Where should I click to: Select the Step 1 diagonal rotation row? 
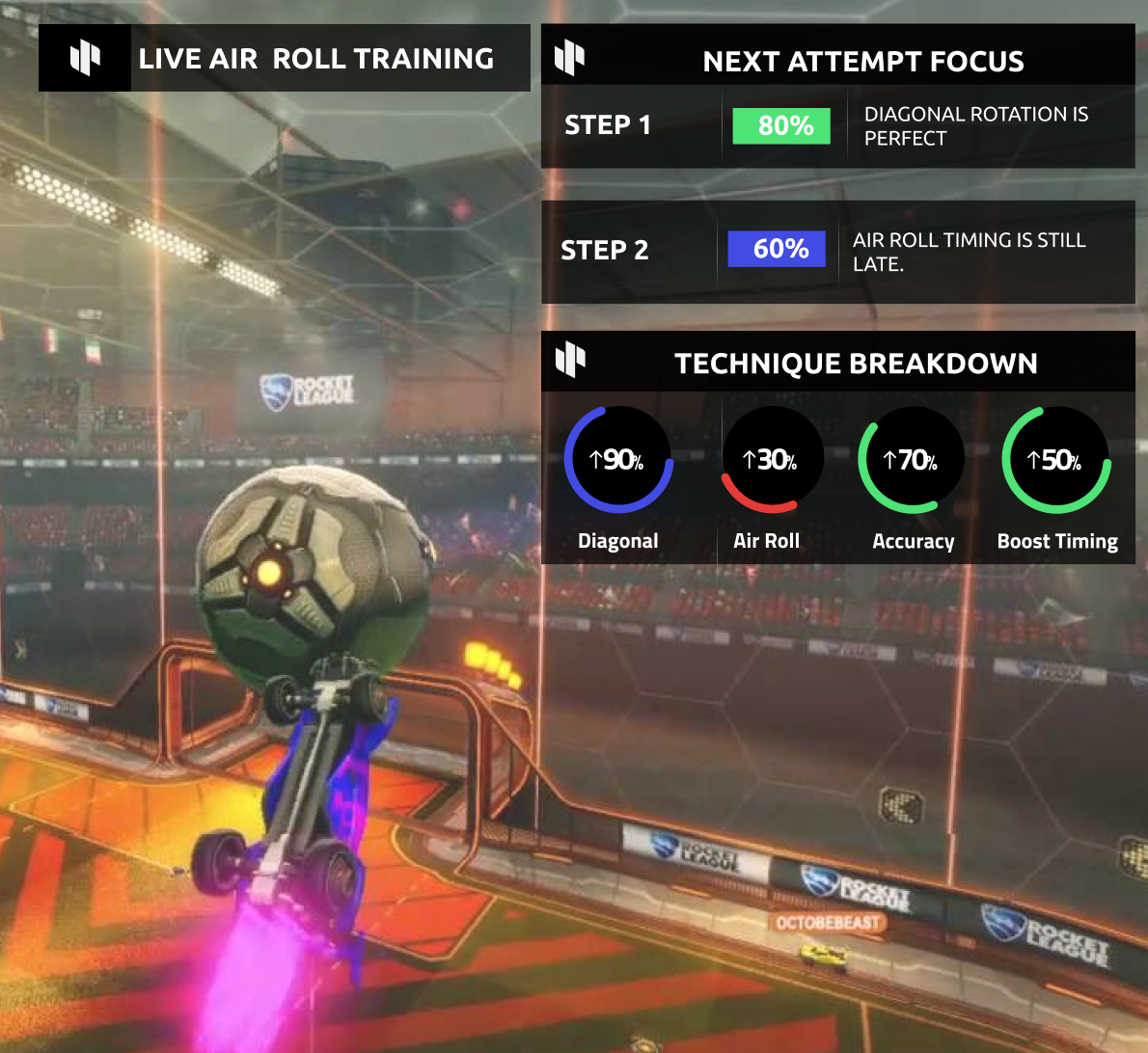point(837,126)
